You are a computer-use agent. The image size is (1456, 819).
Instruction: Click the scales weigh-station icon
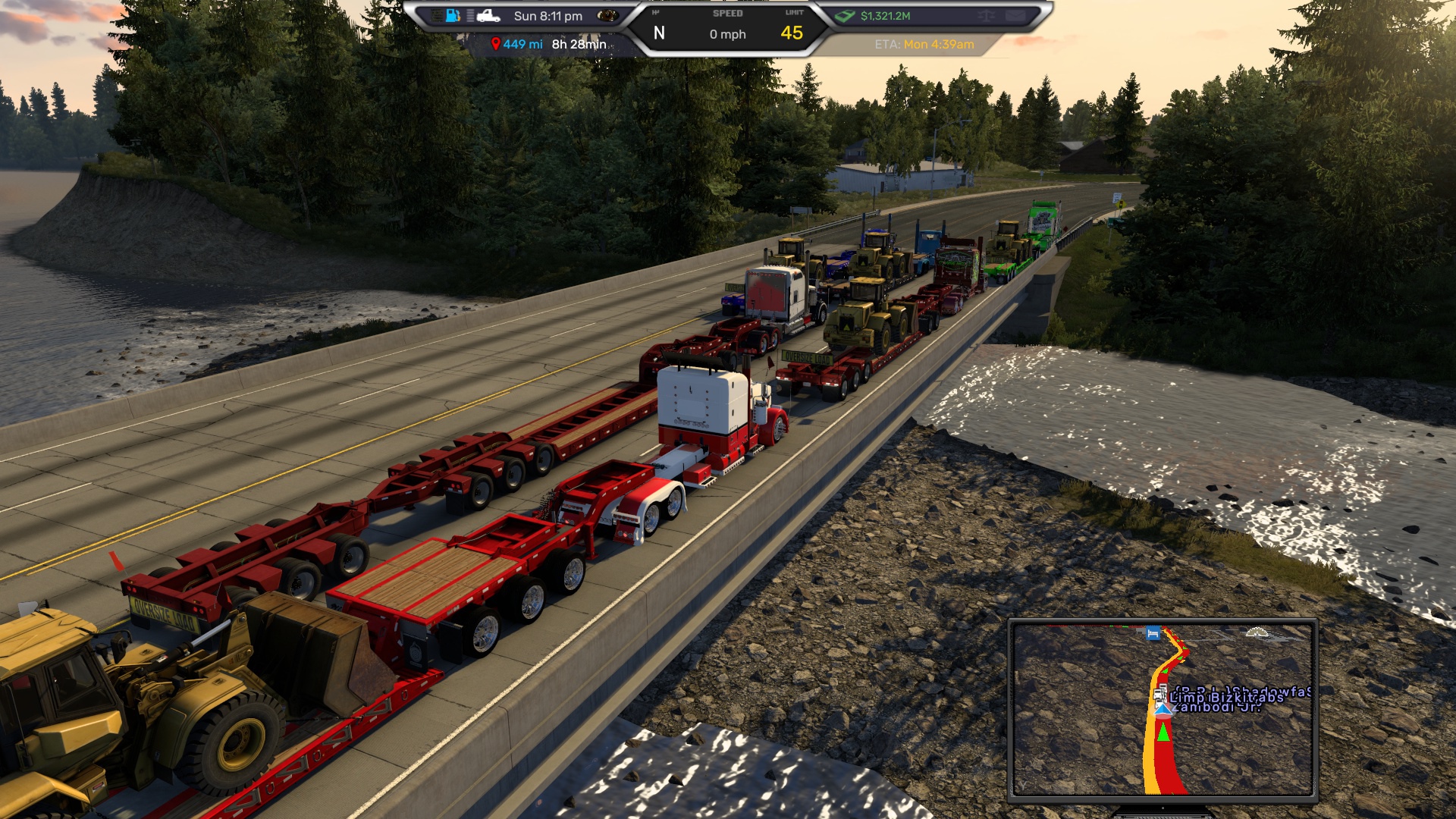tap(986, 15)
